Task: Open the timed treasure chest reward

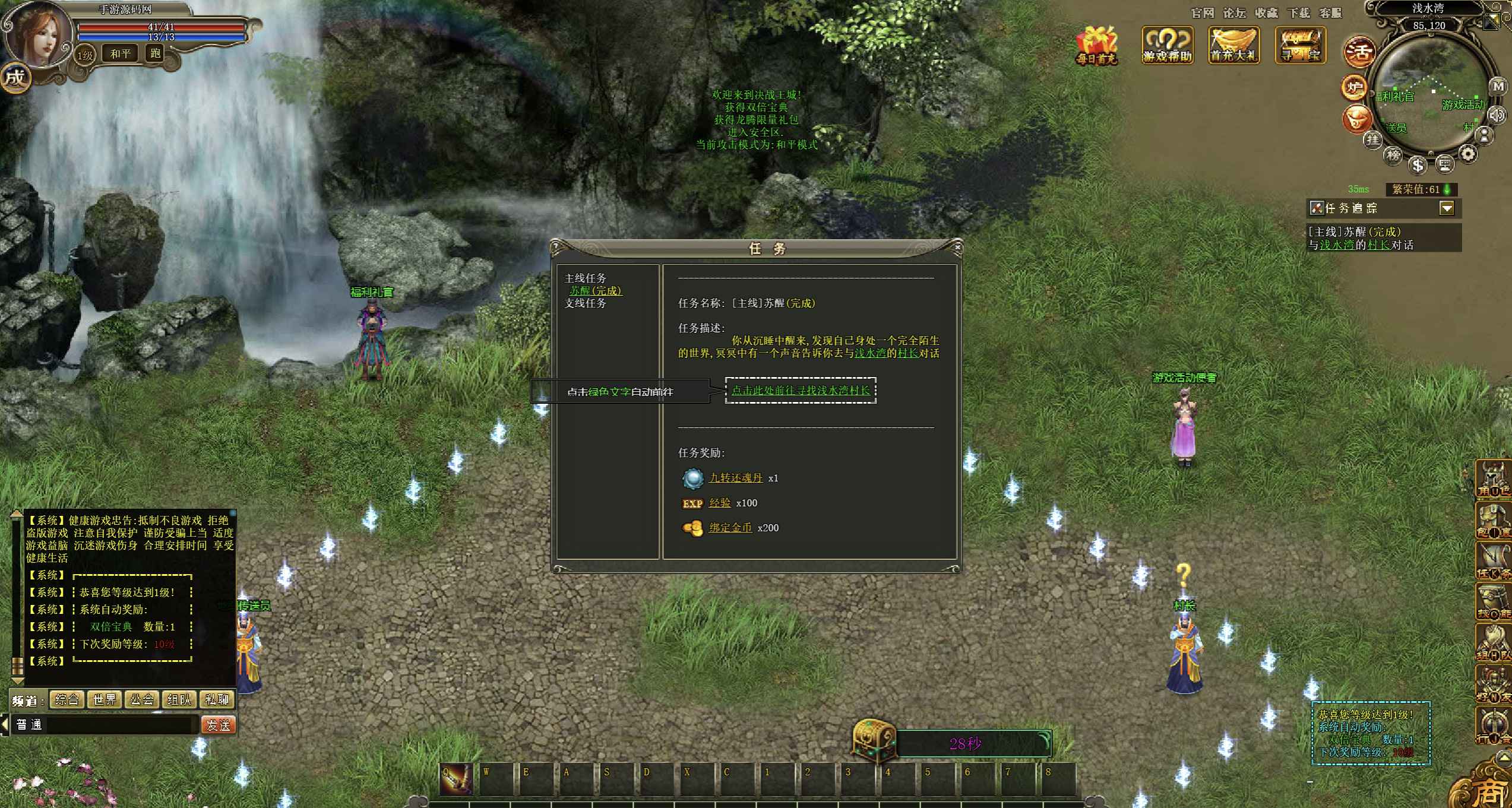Action: point(874,740)
